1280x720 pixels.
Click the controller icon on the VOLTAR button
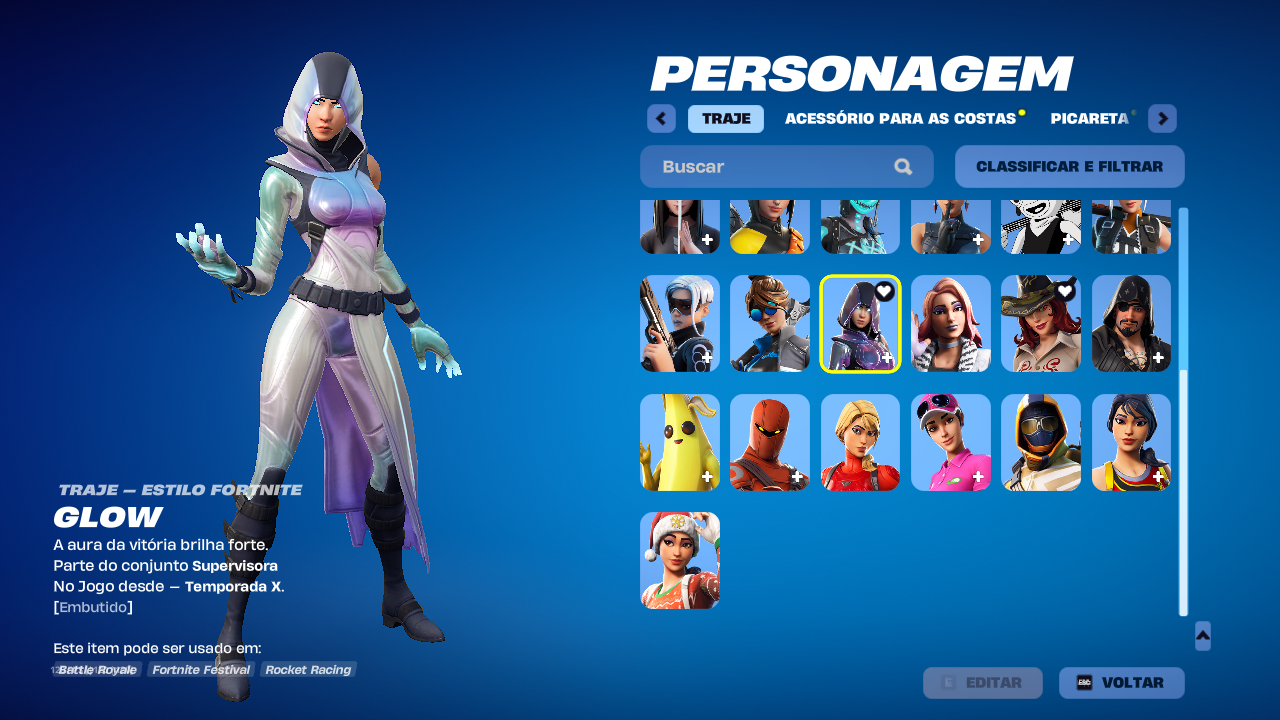pos(1087,683)
